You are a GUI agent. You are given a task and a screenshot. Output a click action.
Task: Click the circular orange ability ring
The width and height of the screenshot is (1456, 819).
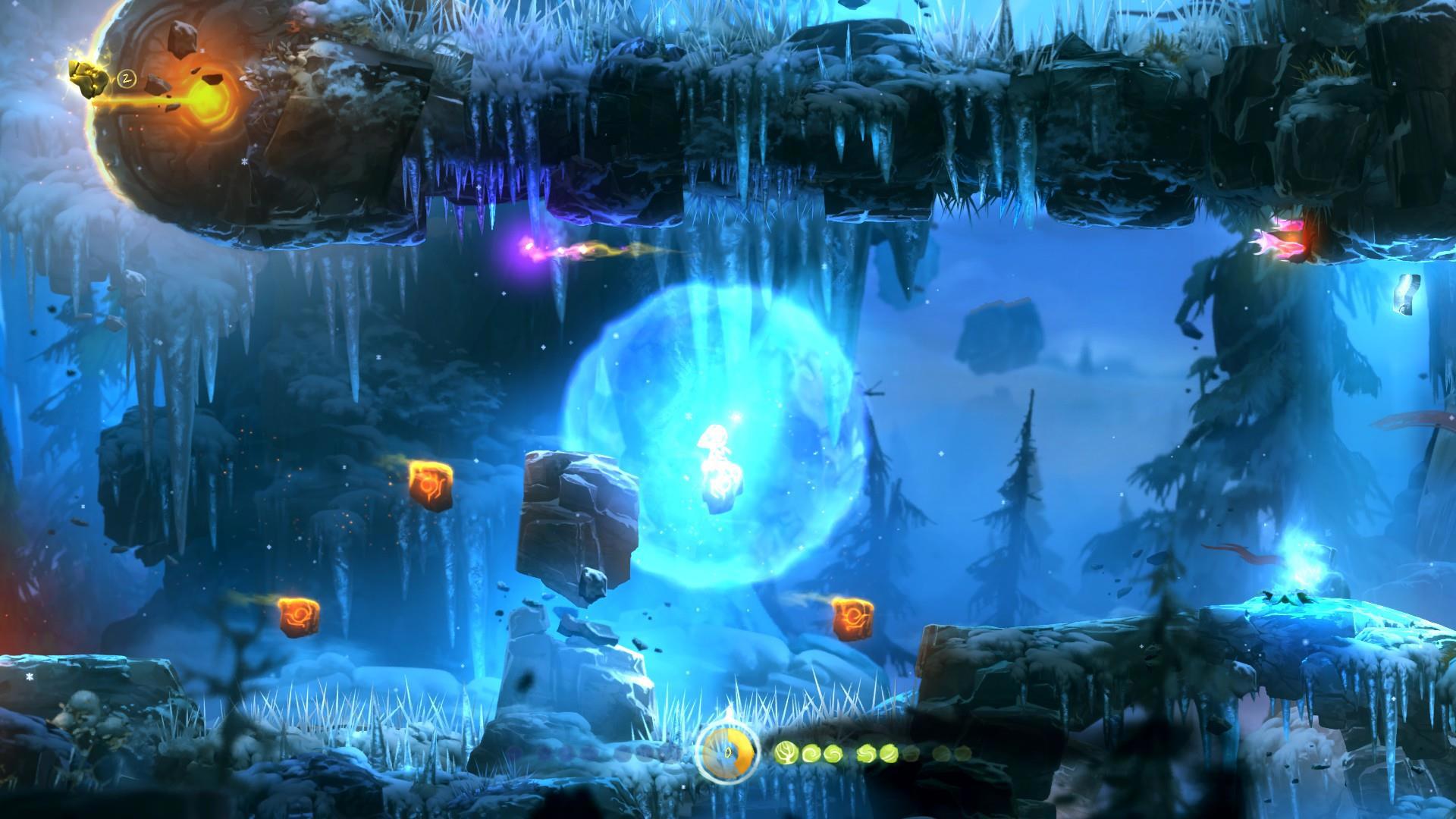click(727, 755)
